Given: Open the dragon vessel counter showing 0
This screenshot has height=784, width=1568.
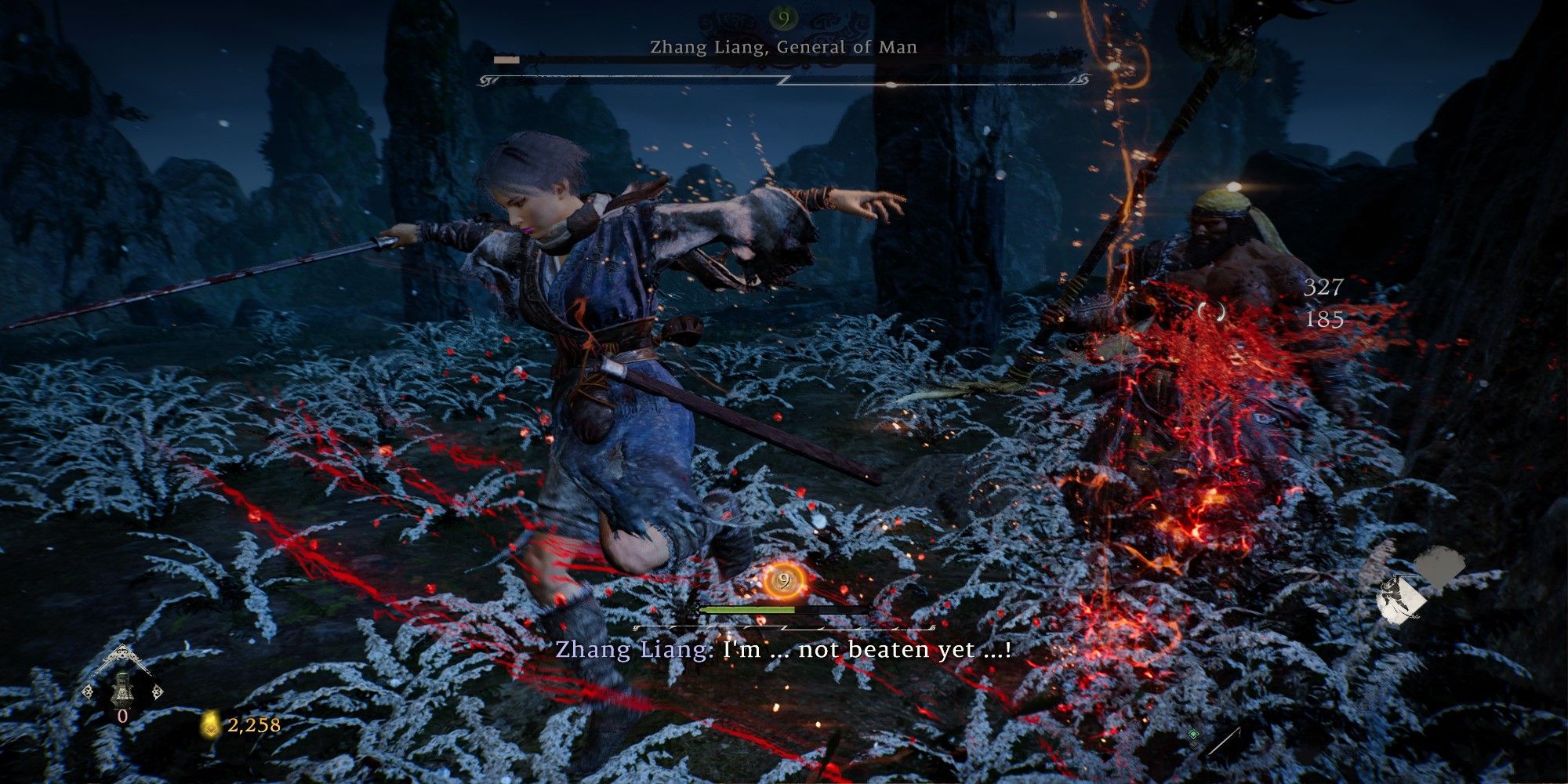Looking at the screenshot, I should click(125, 715).
